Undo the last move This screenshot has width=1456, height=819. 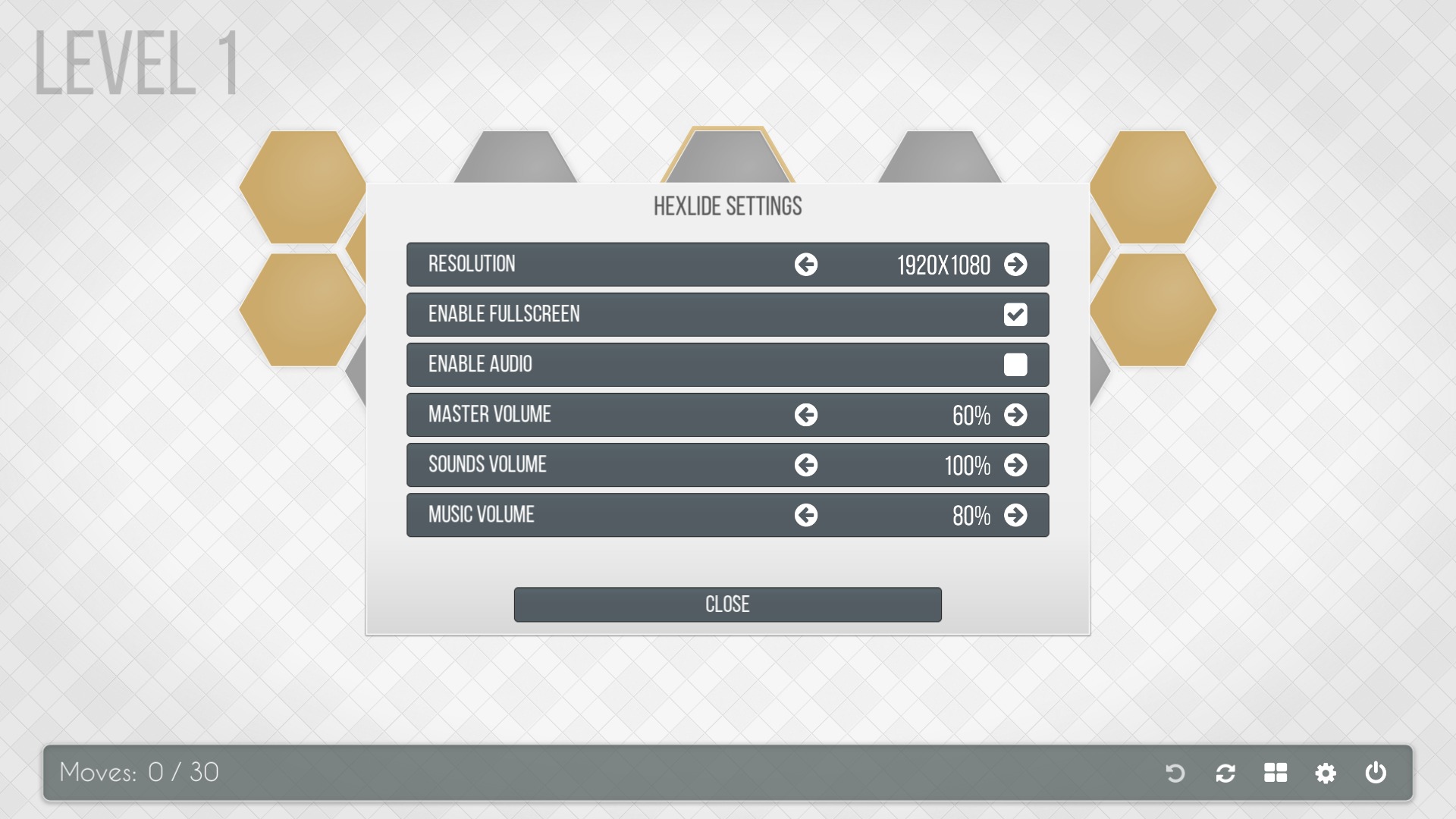tap(1175, 773)
